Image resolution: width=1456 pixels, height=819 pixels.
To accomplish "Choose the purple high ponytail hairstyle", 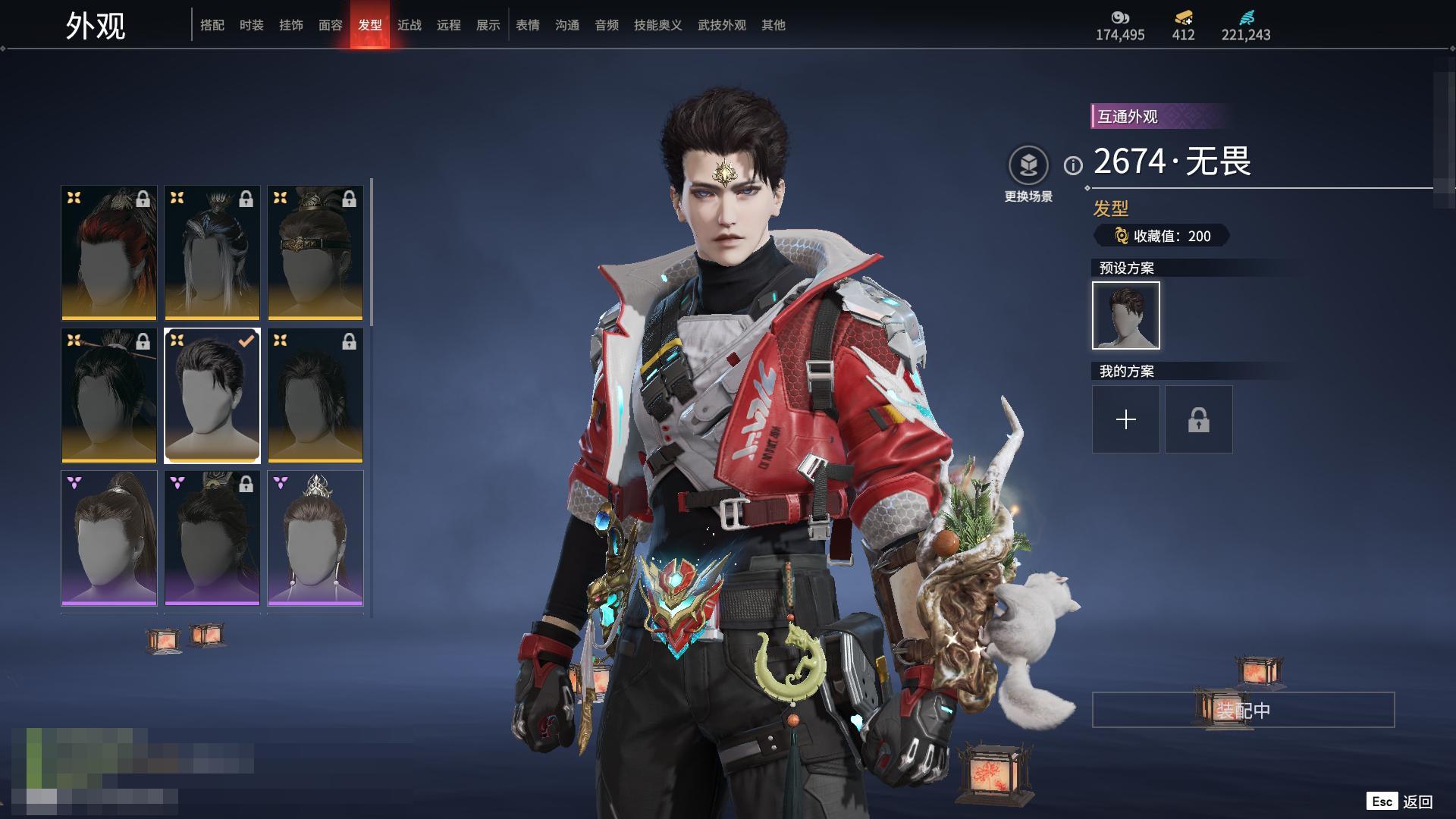I will [x=109, y=538].
